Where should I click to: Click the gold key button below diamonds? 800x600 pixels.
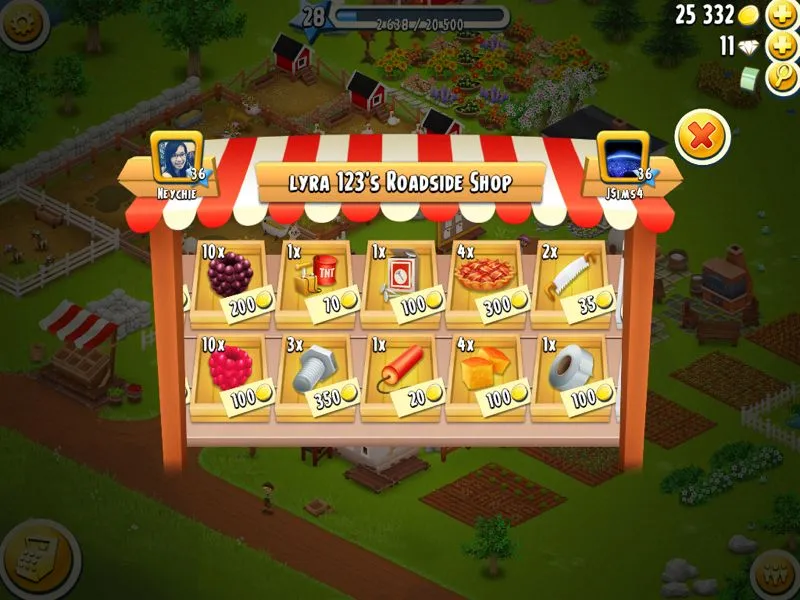pos(781,78)
